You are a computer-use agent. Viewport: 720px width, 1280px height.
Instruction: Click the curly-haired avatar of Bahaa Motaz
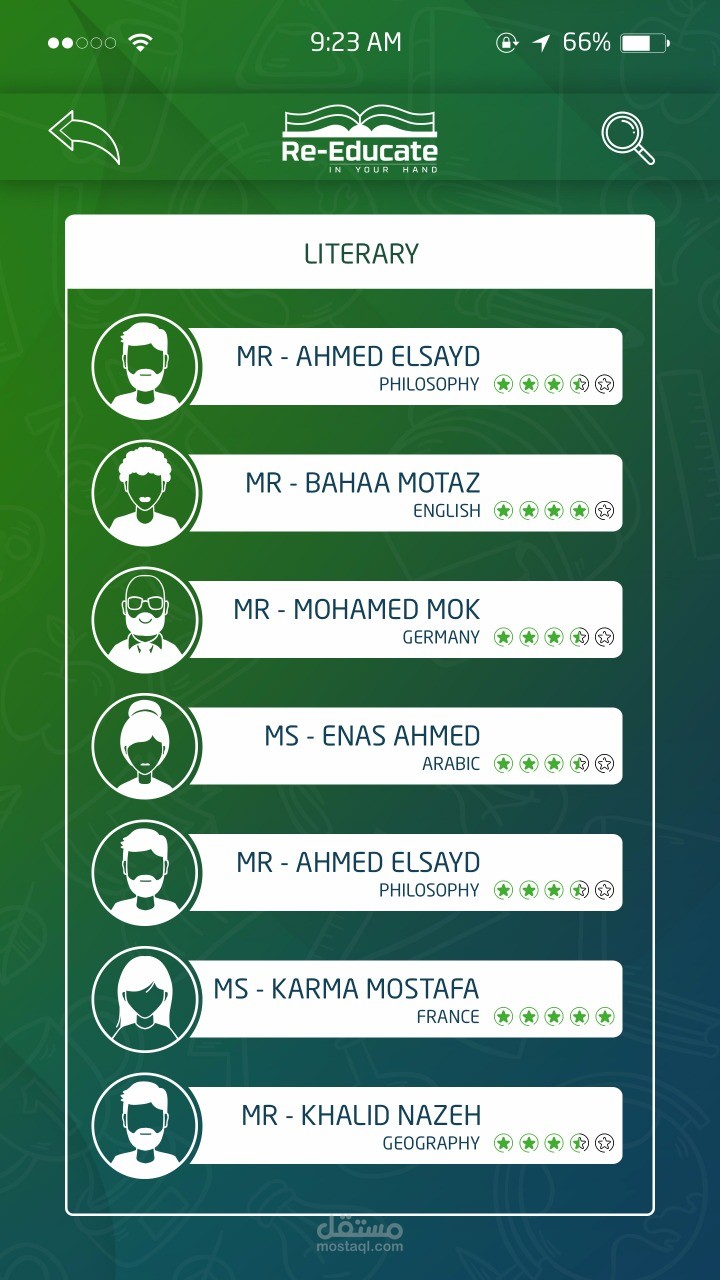[146, 493]
